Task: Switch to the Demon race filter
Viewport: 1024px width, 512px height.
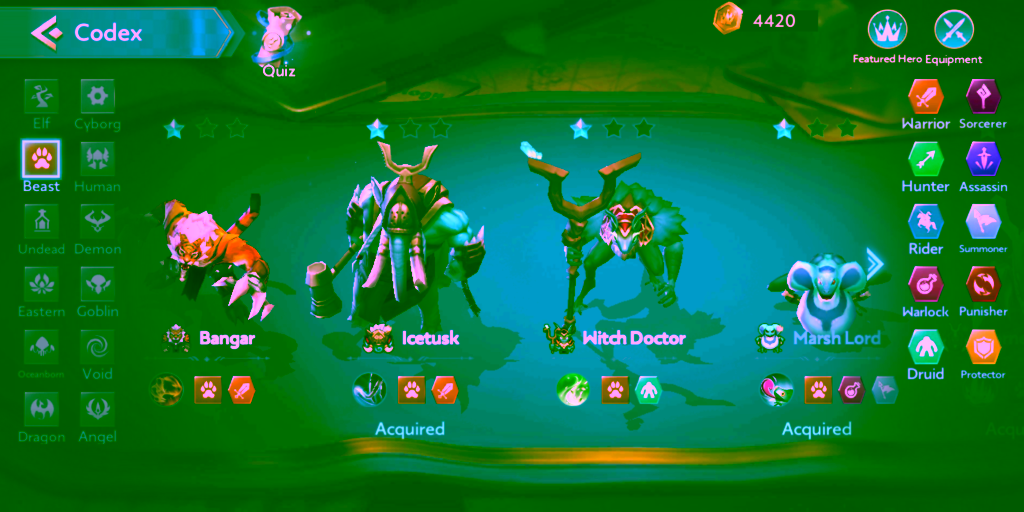Action: click(97, 223)
